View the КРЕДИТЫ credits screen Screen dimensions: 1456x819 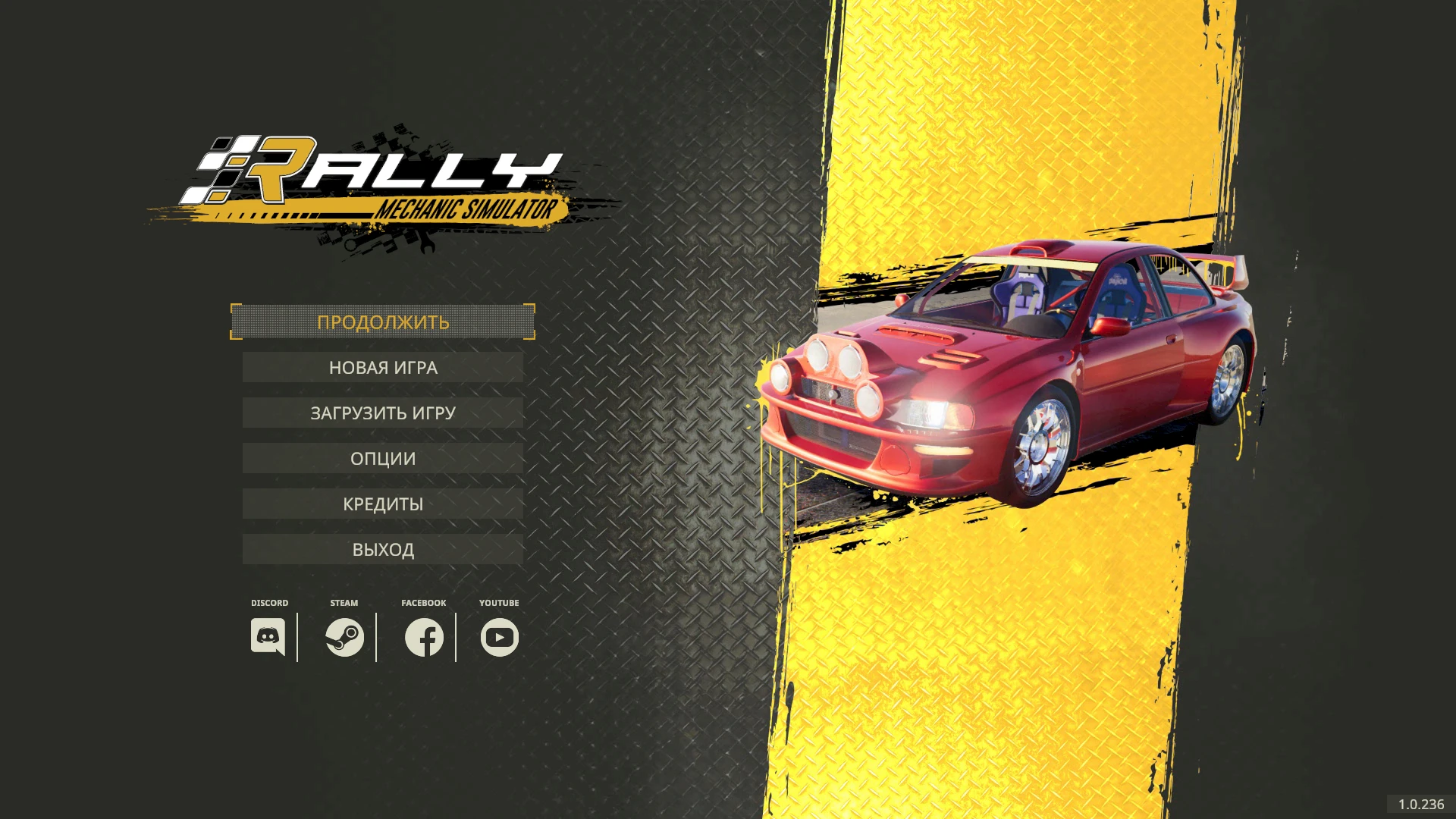pos(382,503)
